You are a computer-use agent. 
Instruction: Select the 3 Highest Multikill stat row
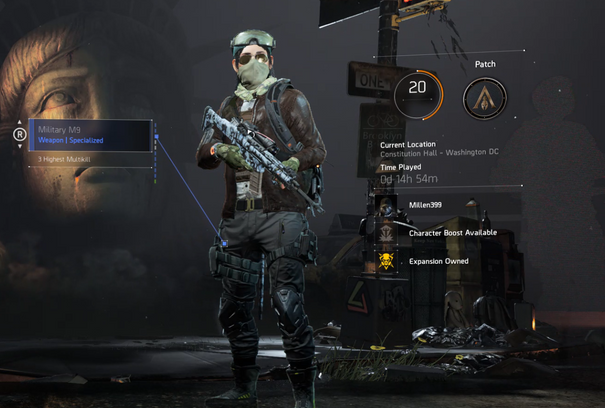pos(91,159)
